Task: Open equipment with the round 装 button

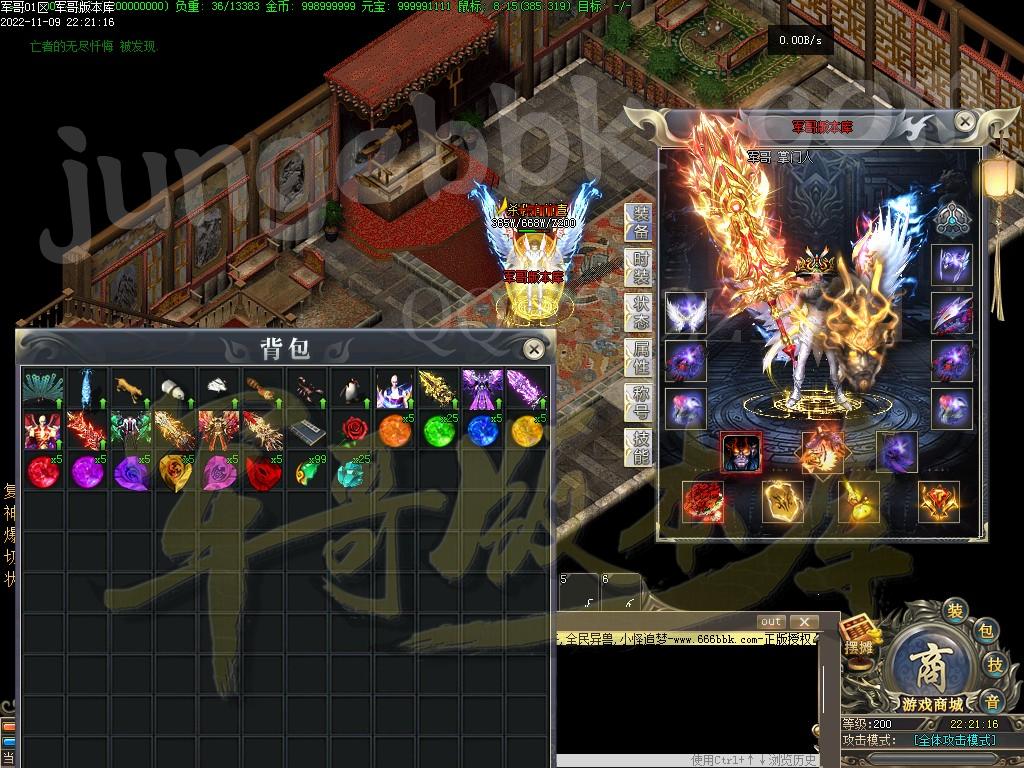Action: tap(955, 611)
